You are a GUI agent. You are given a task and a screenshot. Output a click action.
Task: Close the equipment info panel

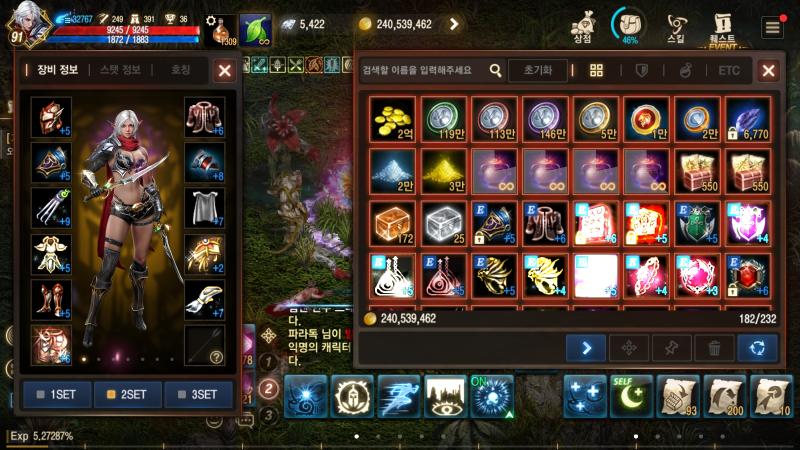[225, 70]
